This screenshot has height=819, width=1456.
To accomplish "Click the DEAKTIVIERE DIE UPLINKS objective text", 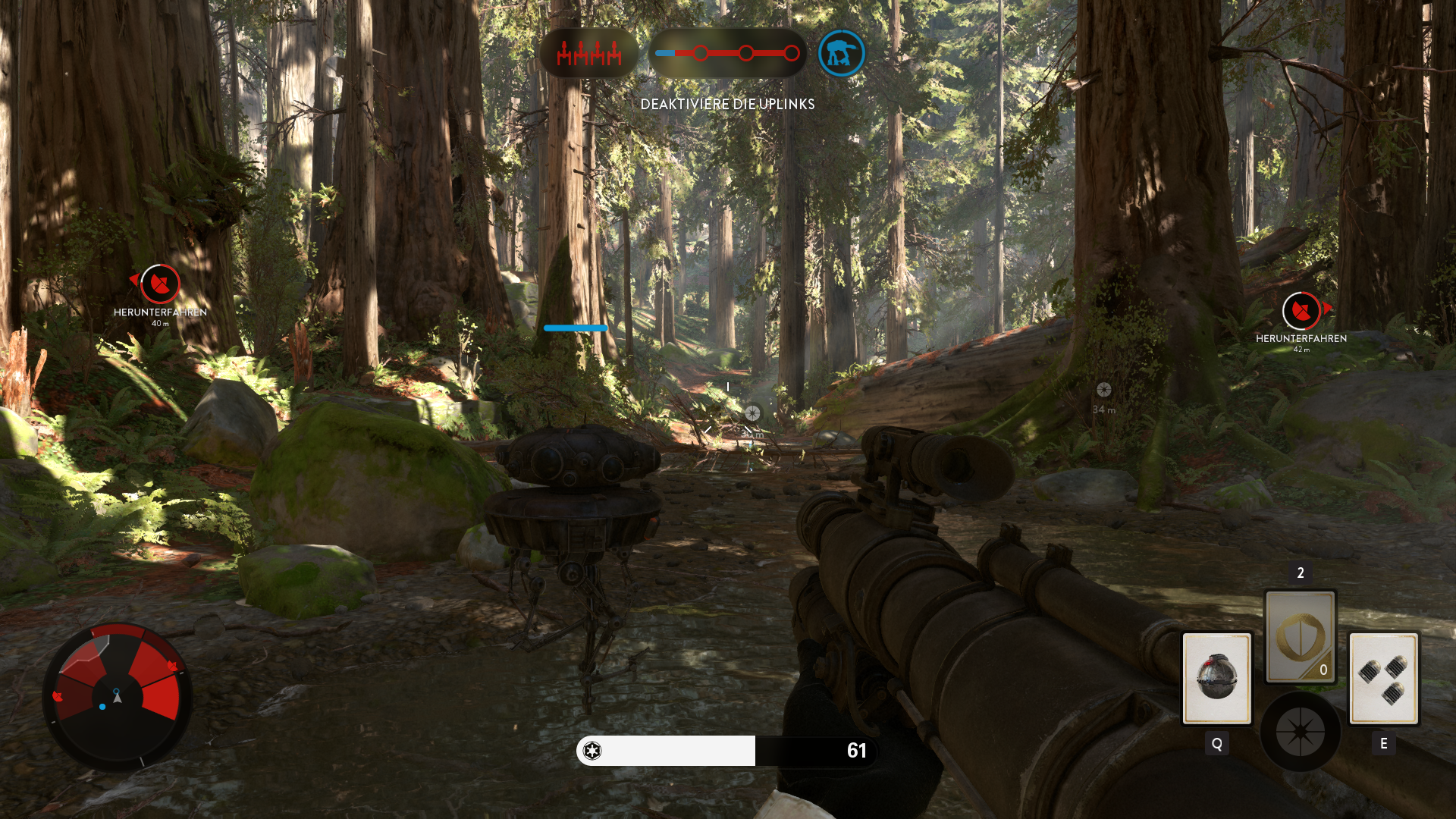I will coord(726,104).
